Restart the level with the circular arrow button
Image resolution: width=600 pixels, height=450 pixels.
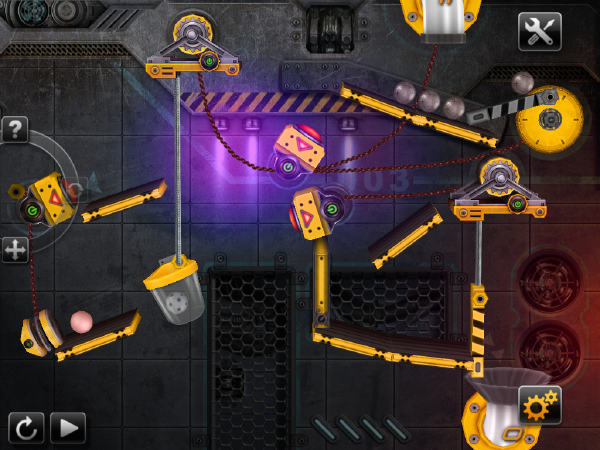26,428
